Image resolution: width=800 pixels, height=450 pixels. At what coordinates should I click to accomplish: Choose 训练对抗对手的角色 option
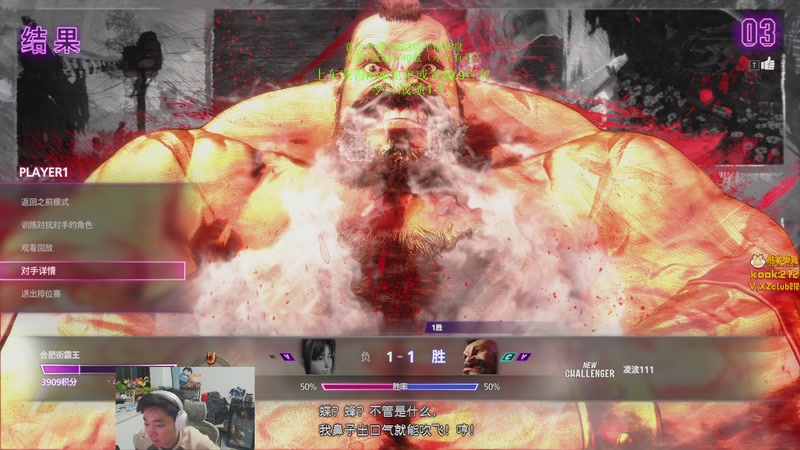56,225
